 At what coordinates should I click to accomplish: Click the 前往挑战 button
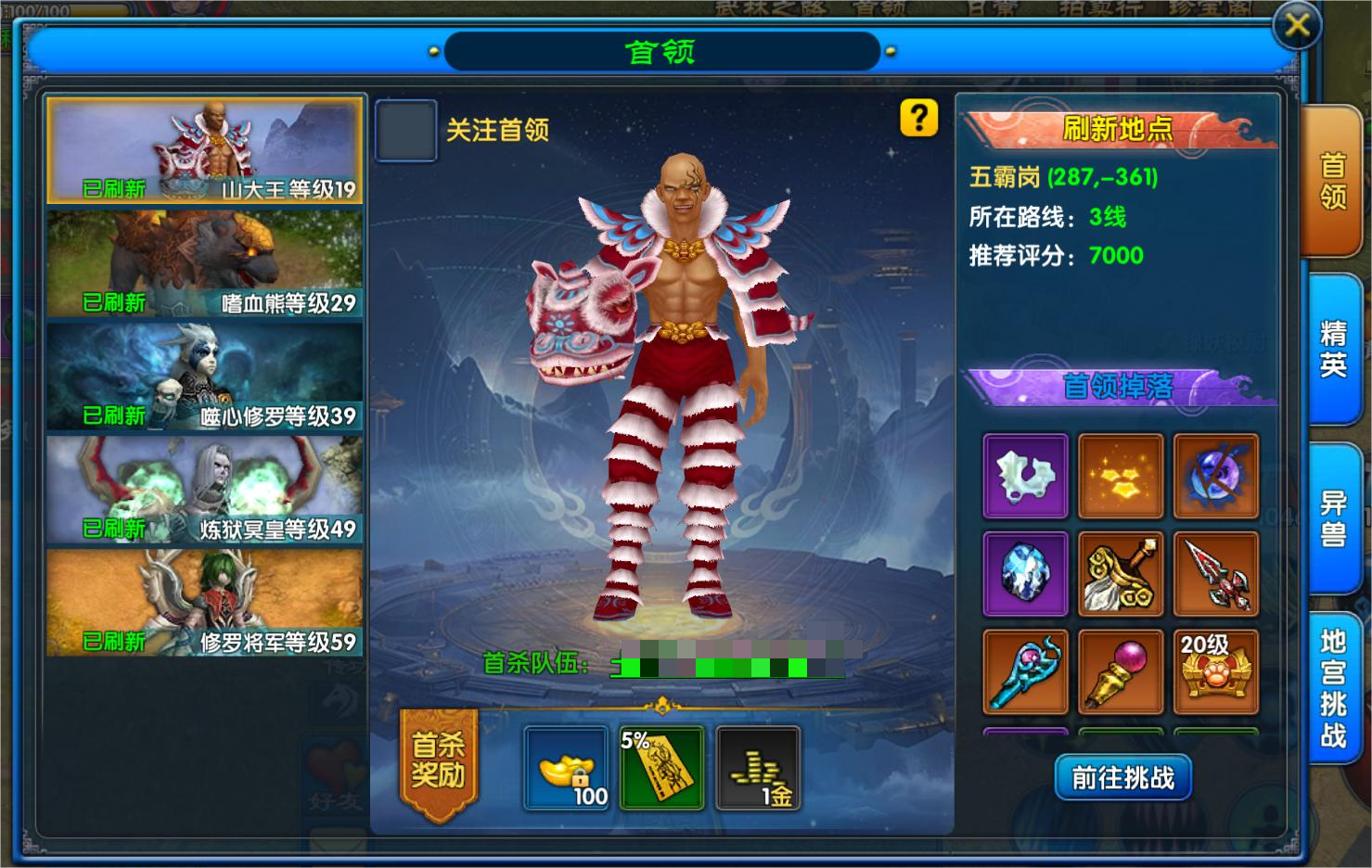pos(1122,777)
